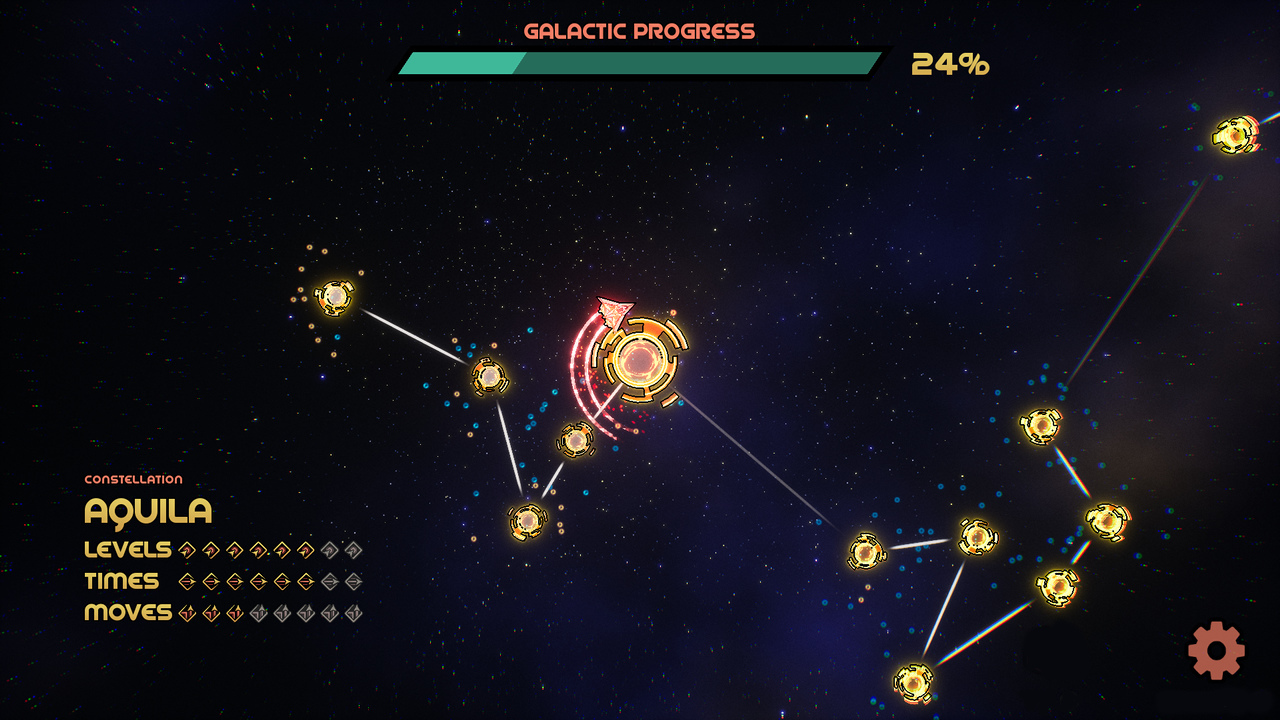
Task: Click the AQUILA constellation title
Action: (147, 511)
